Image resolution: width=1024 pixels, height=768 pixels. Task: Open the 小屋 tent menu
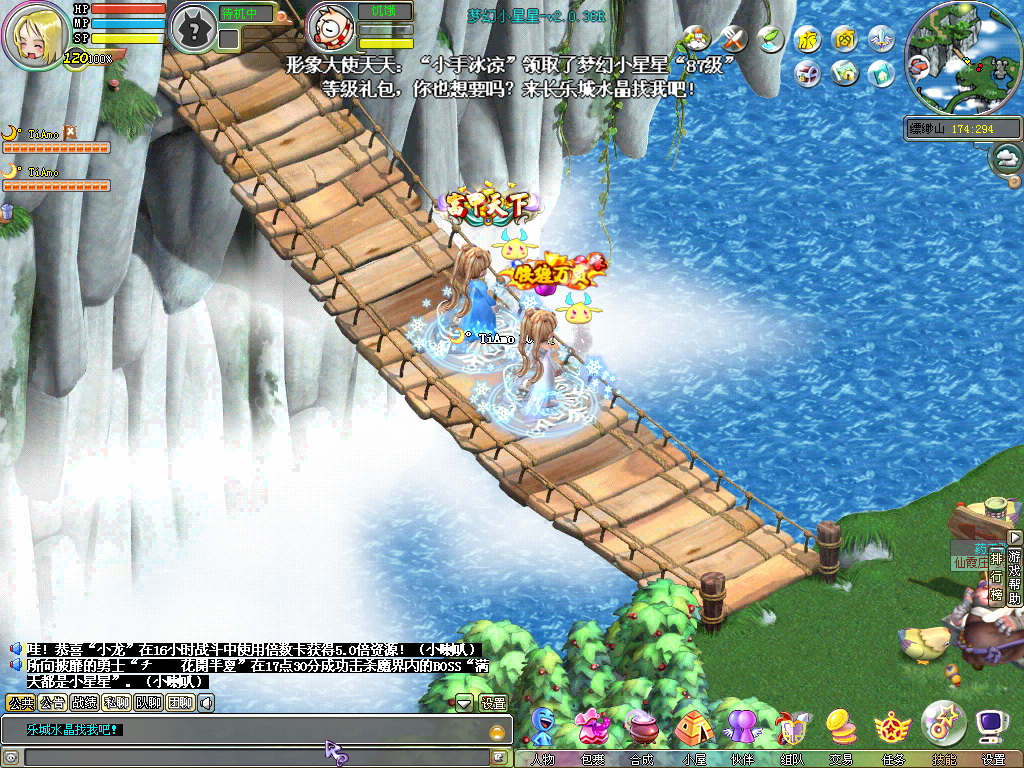[693, 730]
